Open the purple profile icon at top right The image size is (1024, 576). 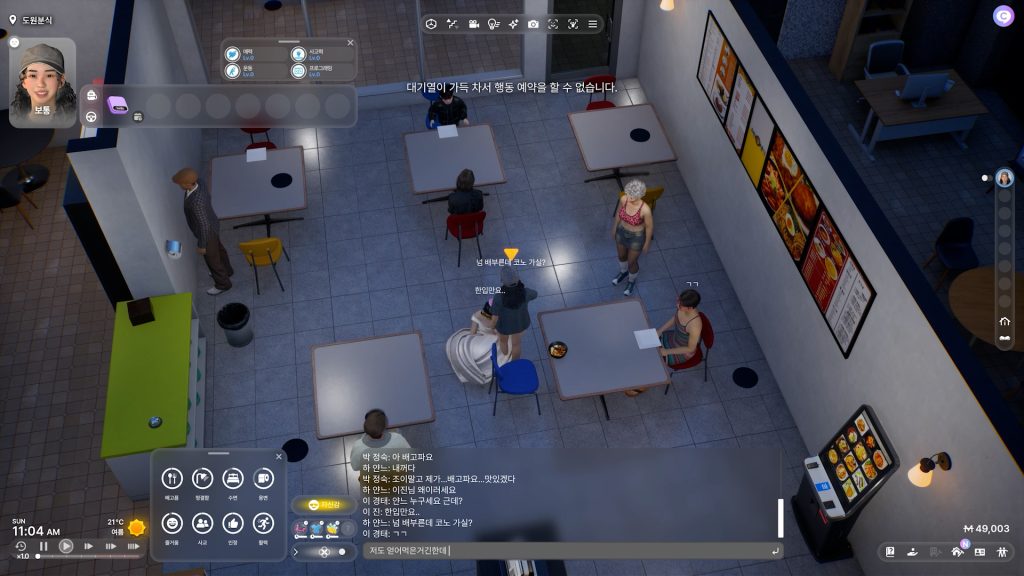tap(1003, 15)
